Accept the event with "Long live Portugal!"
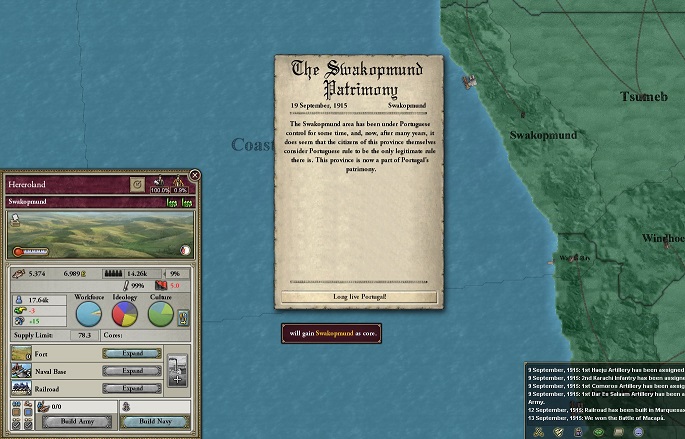Viewport: 685px width, 439px height. [359, 297]
